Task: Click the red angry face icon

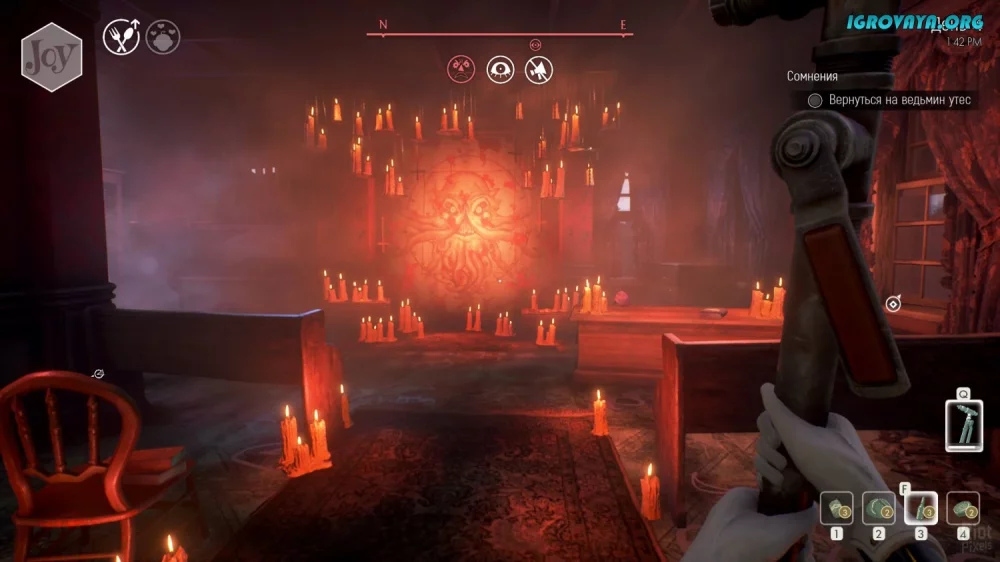Action: (x=461, y=69)
